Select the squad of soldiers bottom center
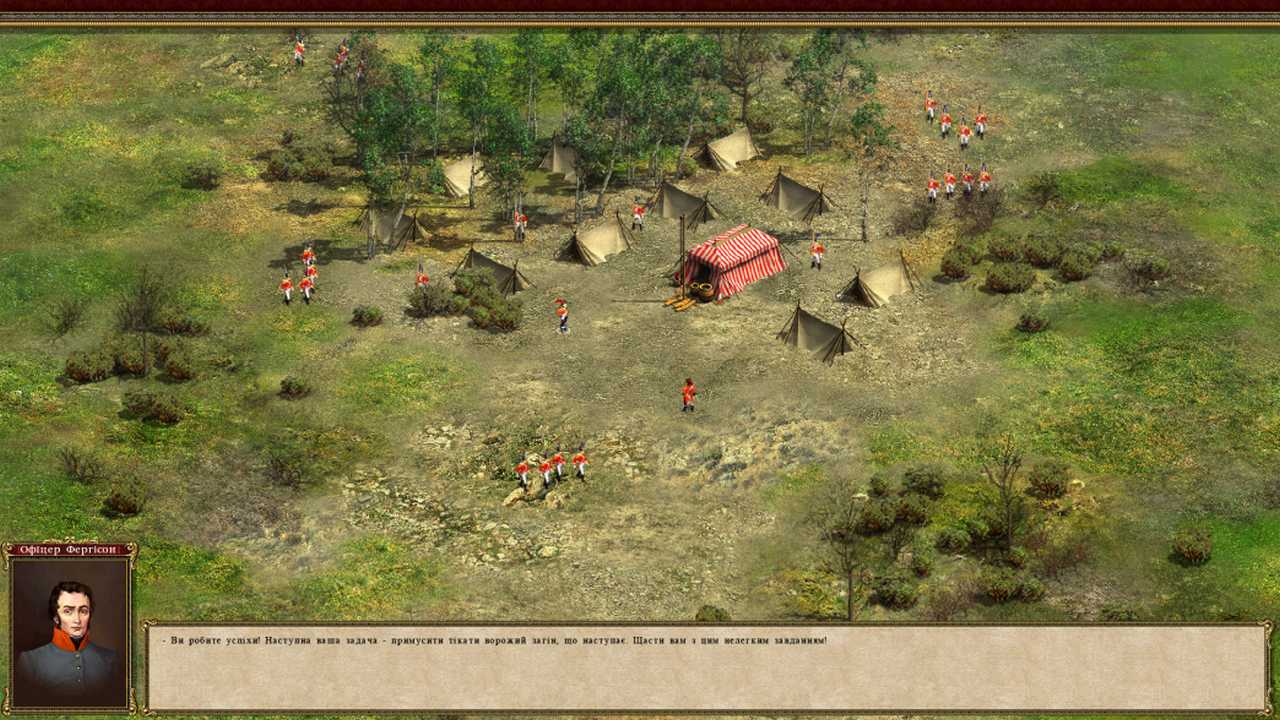The image size is (1280, 720). [x=550, y=468]
